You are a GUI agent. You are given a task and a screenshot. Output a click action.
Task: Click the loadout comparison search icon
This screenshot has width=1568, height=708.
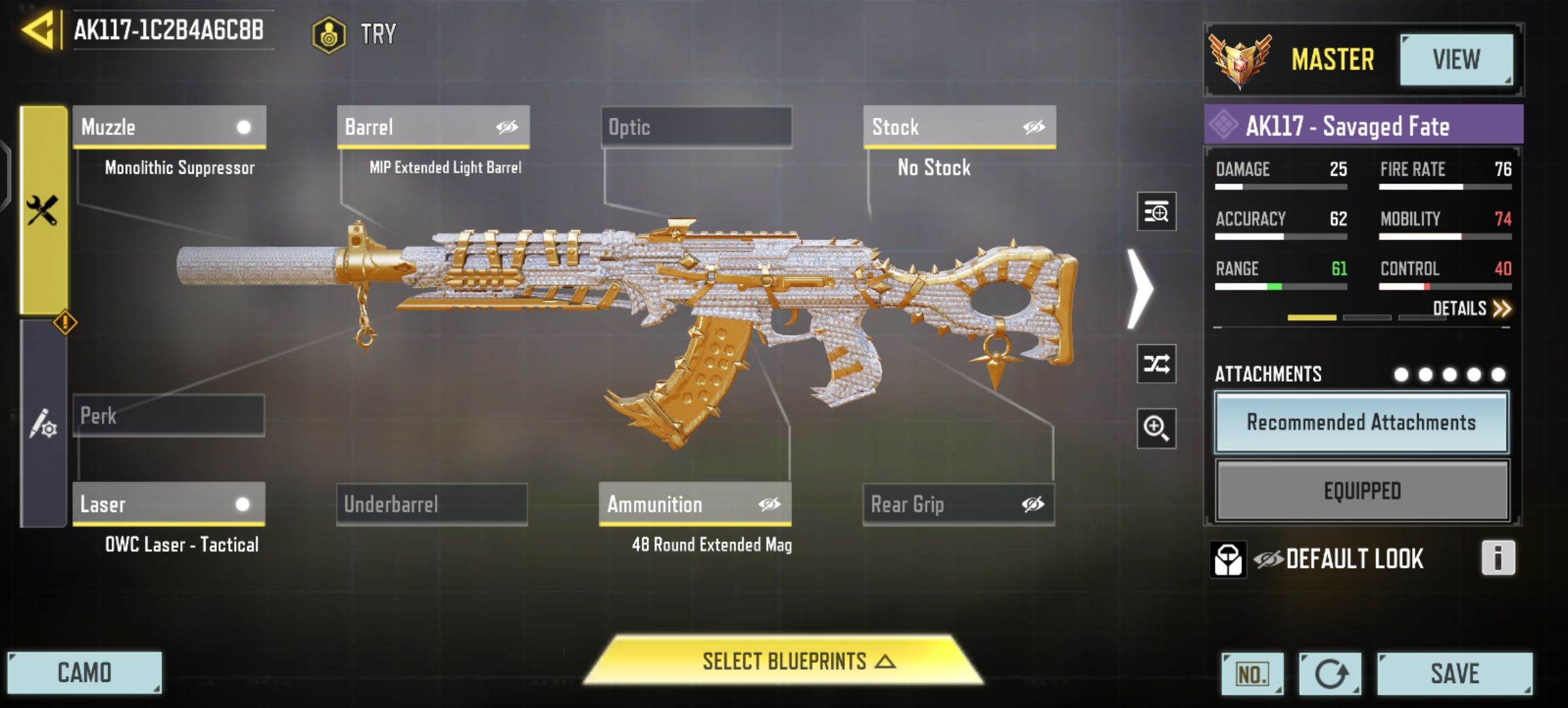point(1156,211)
